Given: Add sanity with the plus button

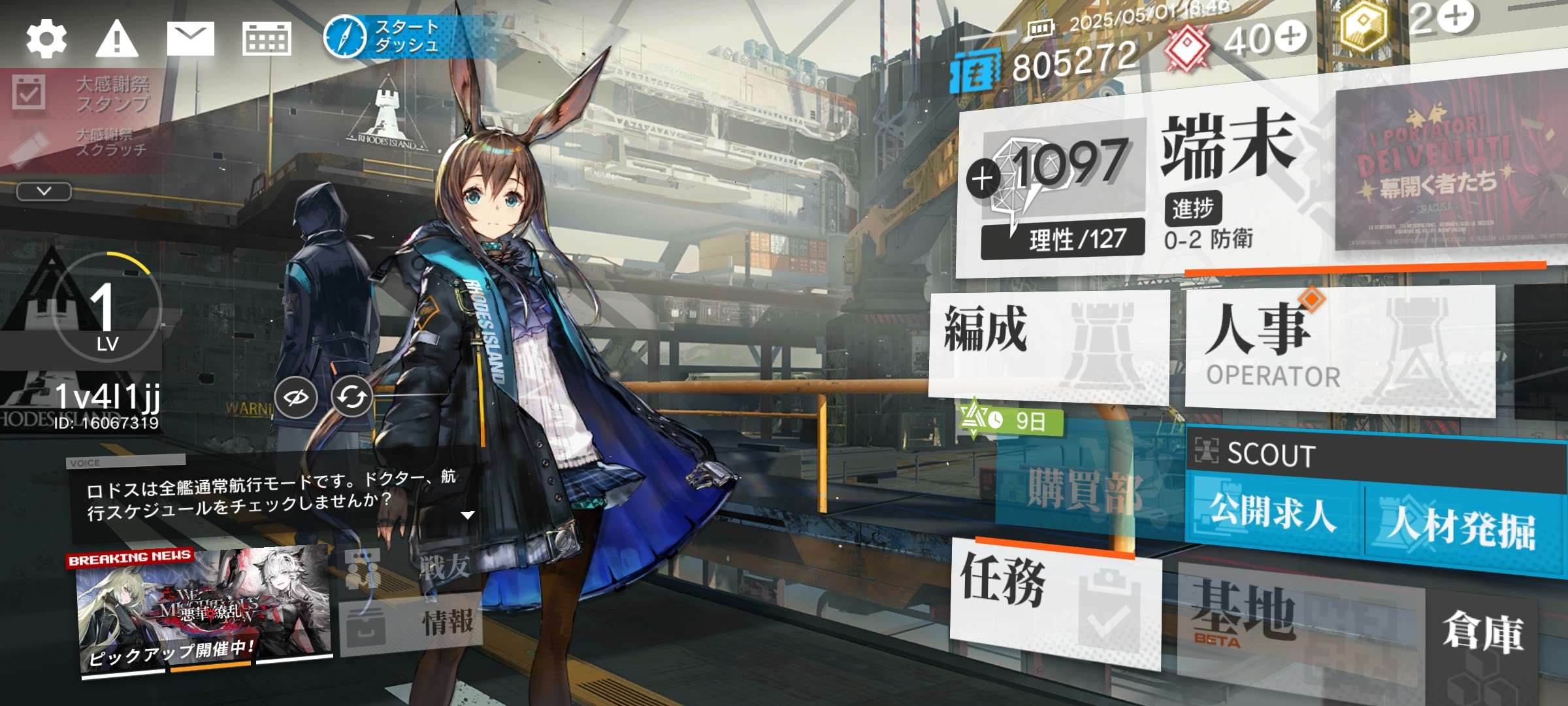Looking at the screenshot, I should point(983,178).
